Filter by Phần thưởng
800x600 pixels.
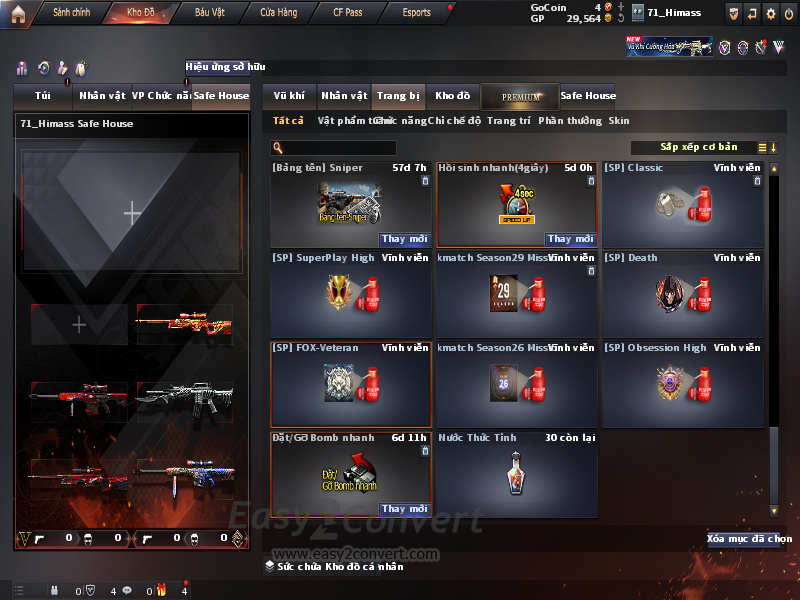(x=570, y=121)
